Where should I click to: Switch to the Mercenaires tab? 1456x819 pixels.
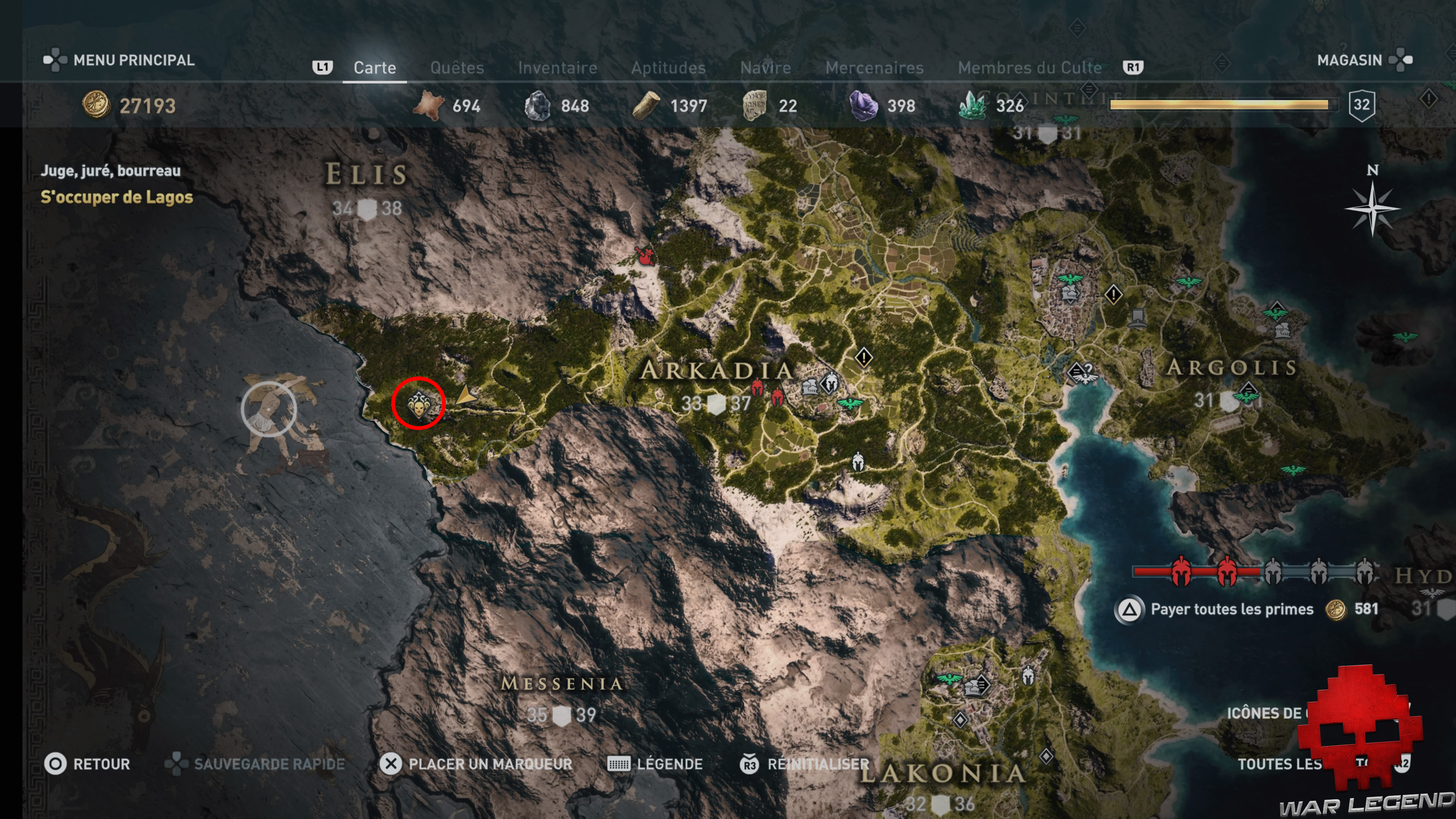875,68
